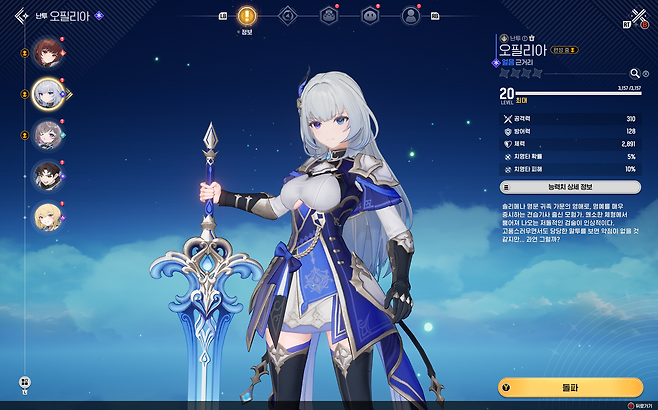This screenshot has height=410, width=658.
Task: Open the 정보 info tab
Action: click(x=247, y=15)
